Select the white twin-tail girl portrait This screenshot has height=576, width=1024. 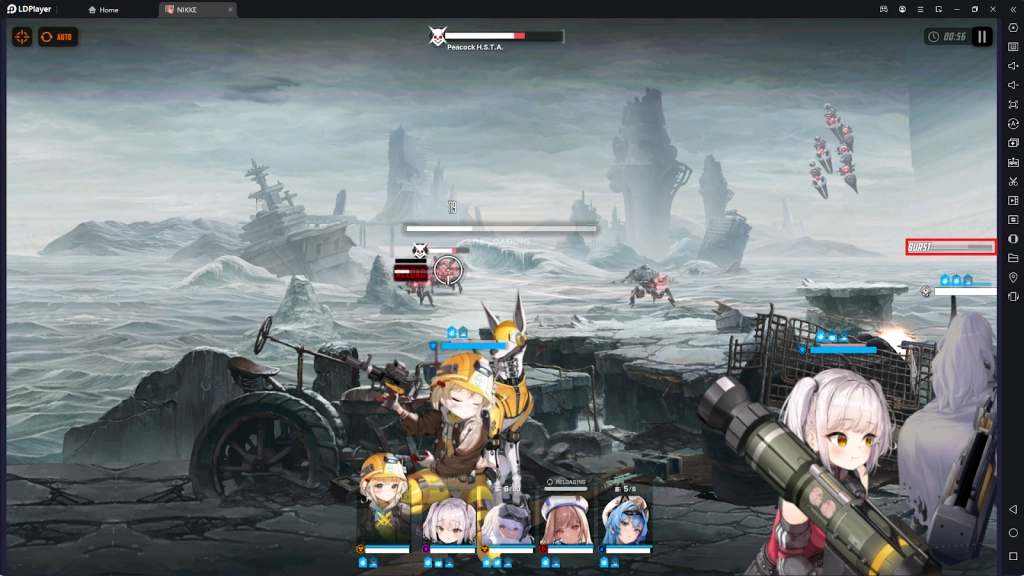[x=448, y=520]
